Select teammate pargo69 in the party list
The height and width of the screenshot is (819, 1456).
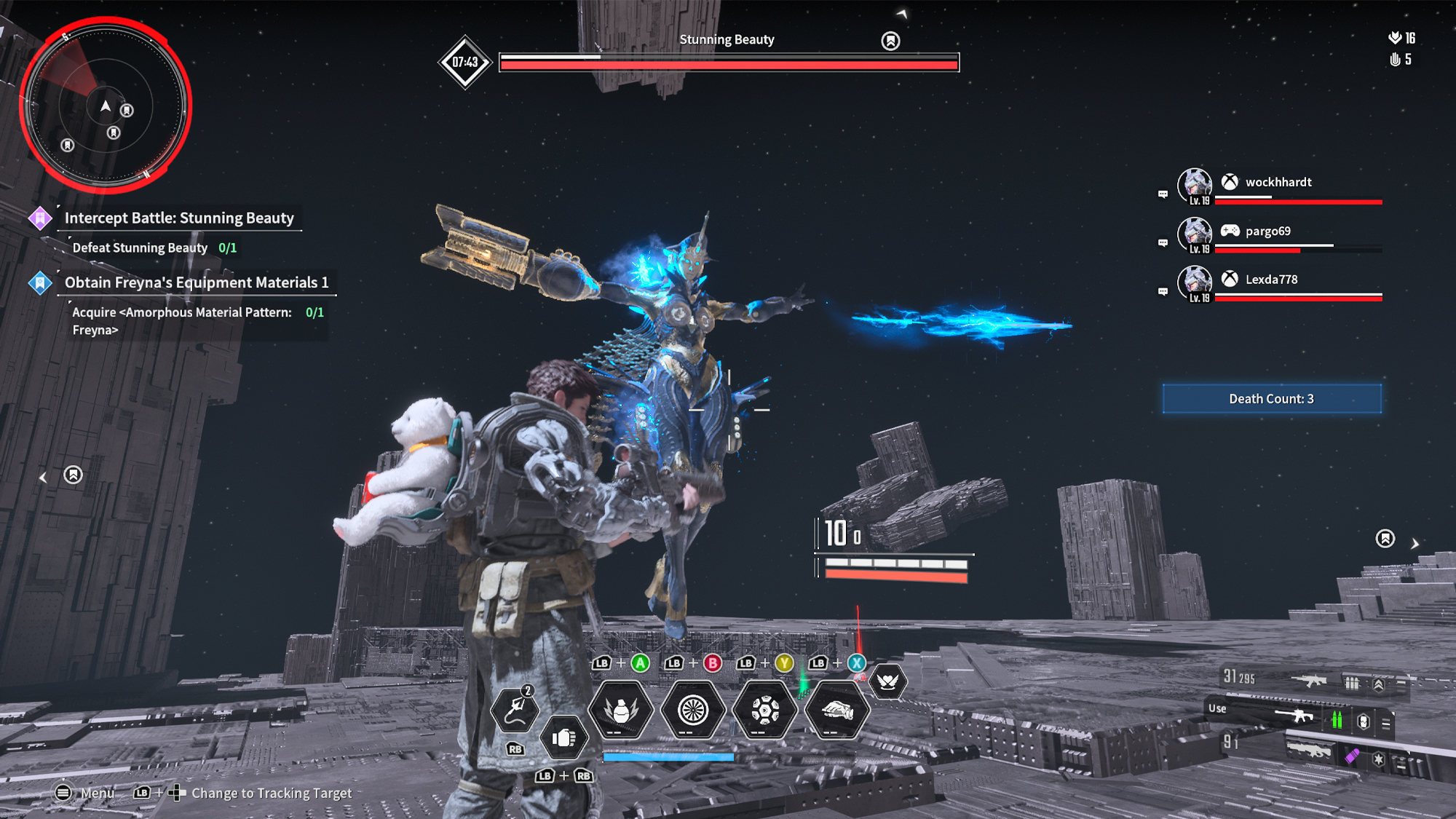point(1267,232)
